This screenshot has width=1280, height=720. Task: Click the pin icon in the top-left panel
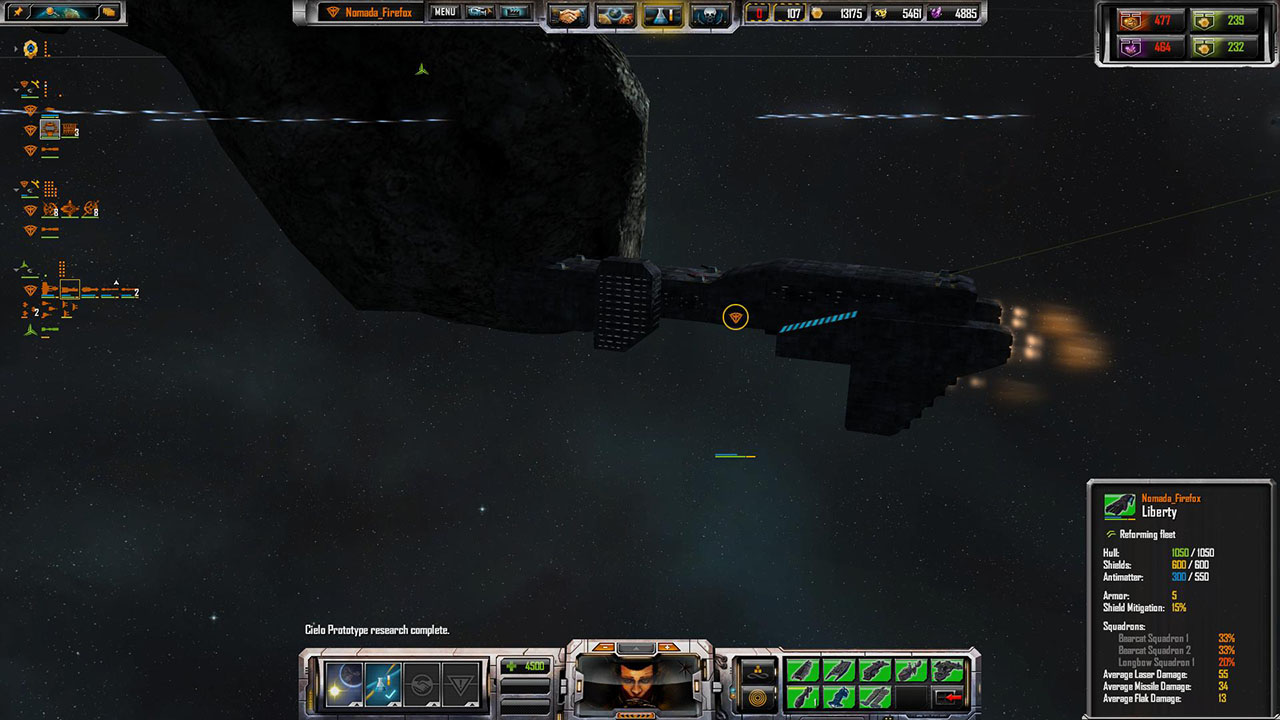18,12
